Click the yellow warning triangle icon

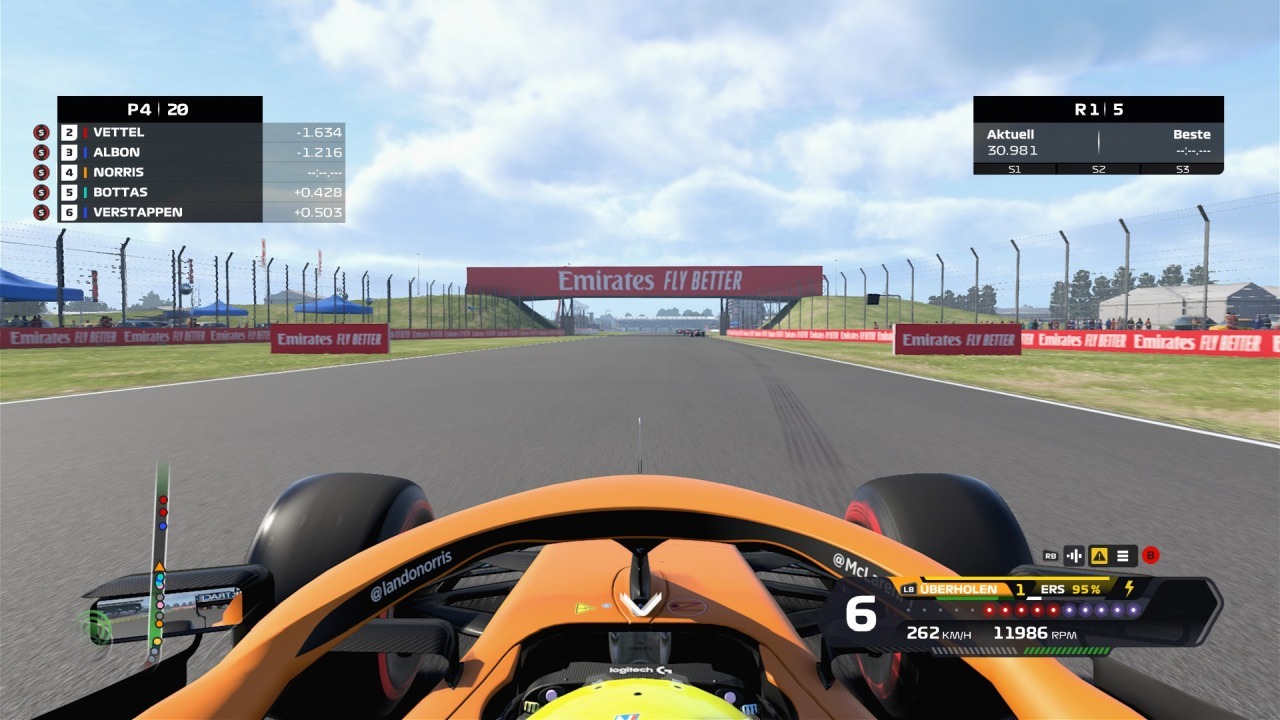pyautogui.click(x=1100, y=557)
